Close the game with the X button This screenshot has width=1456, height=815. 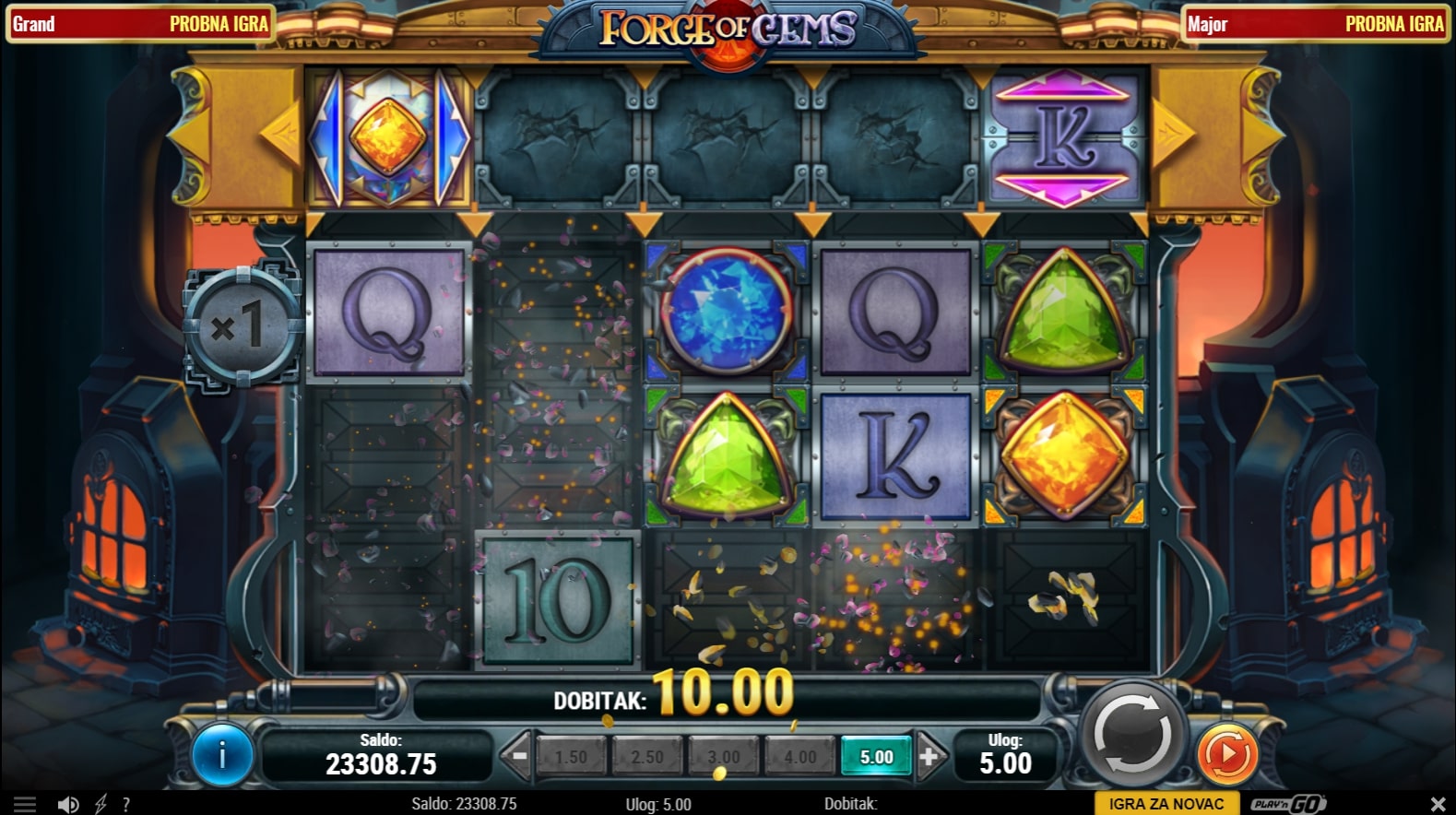pyautogui.click(x=1438, y=804)
